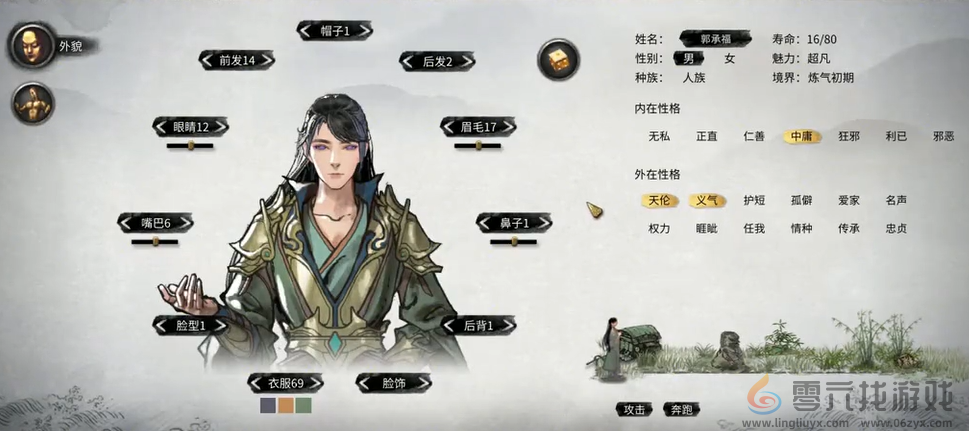The height and width of the screenshot is (431, 969).
Task: Click the golden dice randomize button
Action: 556,61
